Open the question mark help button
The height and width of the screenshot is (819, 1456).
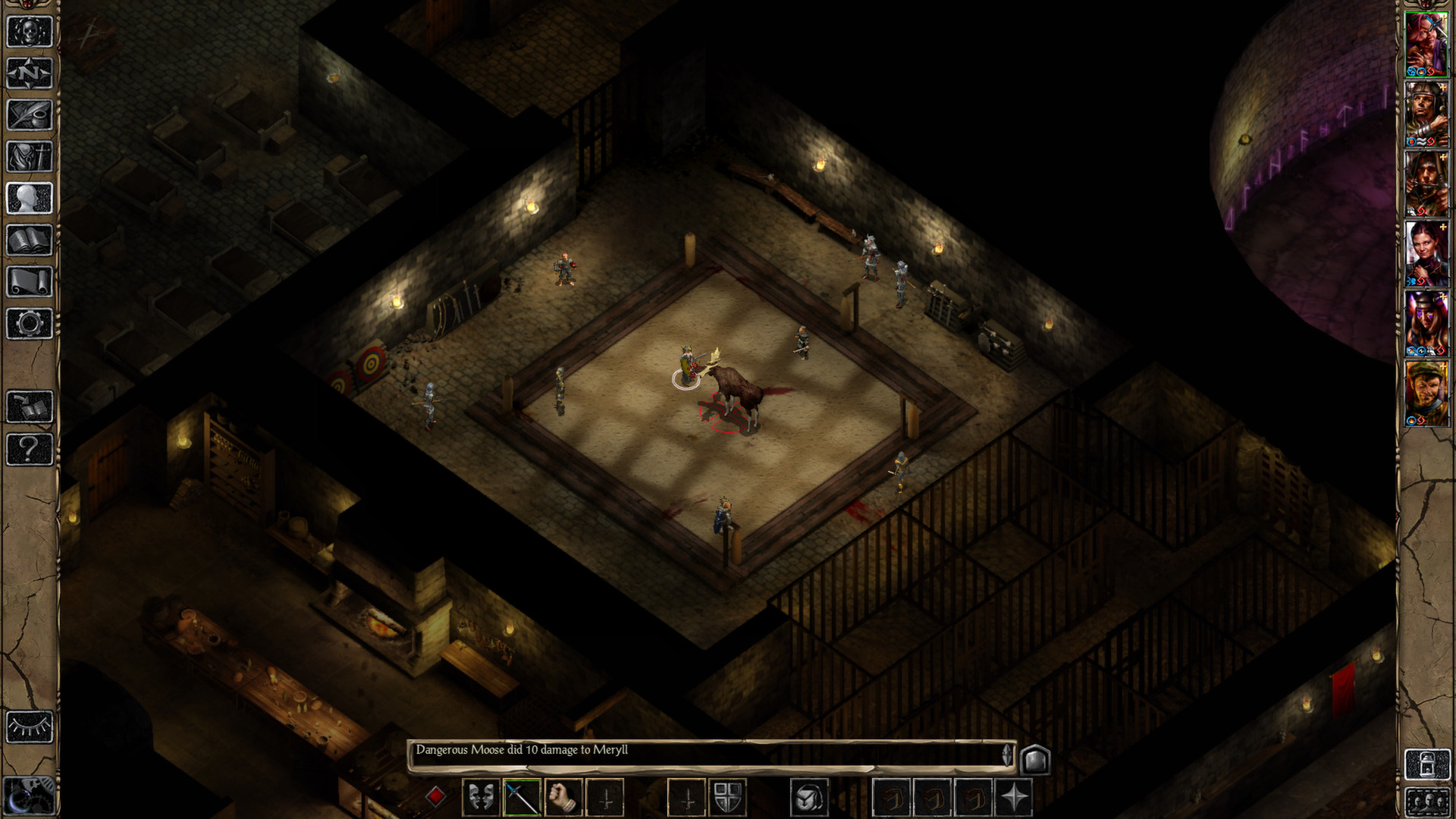[30, 449]
